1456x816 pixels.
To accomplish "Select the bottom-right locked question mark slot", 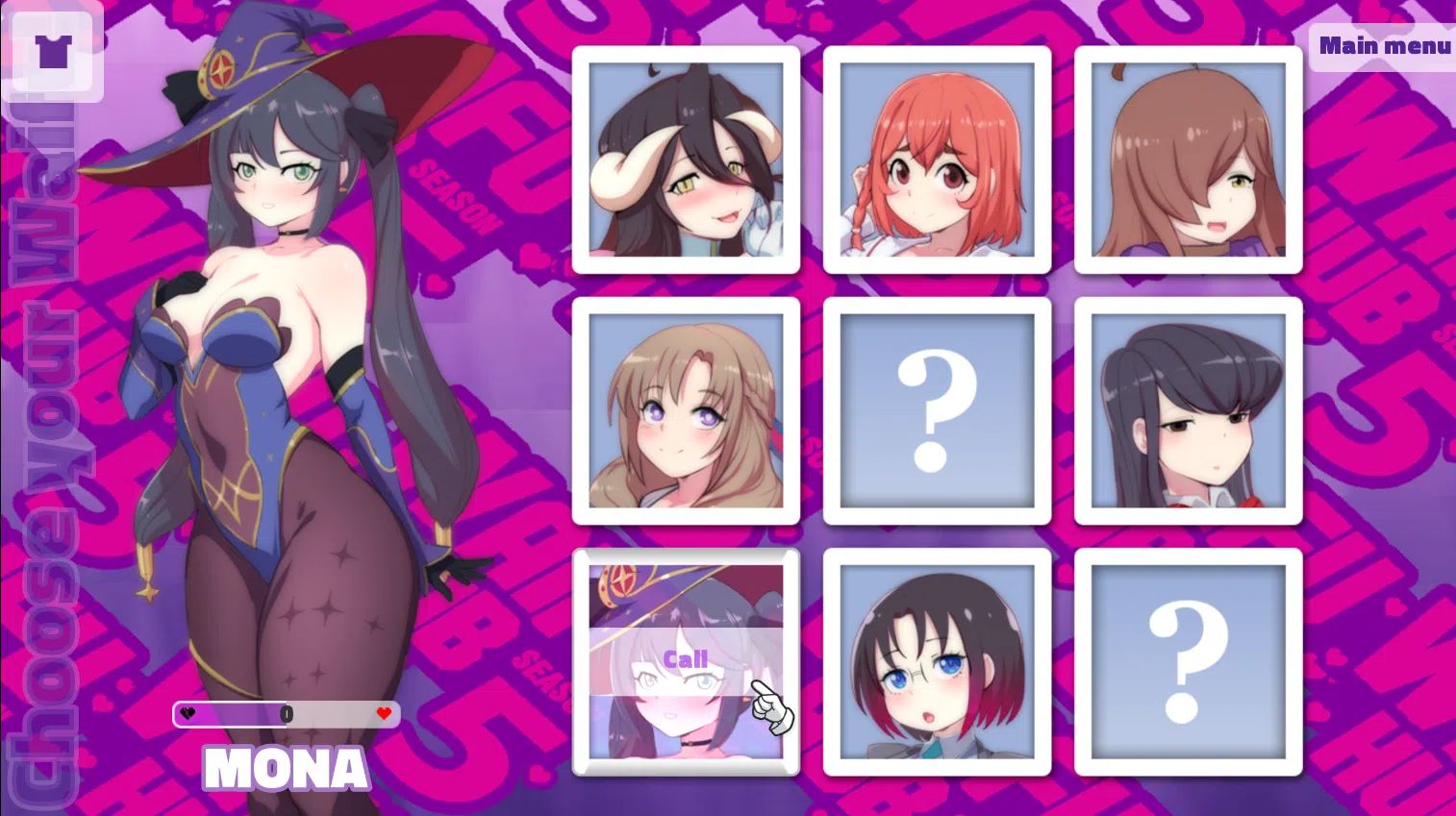I will (1187, 661).
